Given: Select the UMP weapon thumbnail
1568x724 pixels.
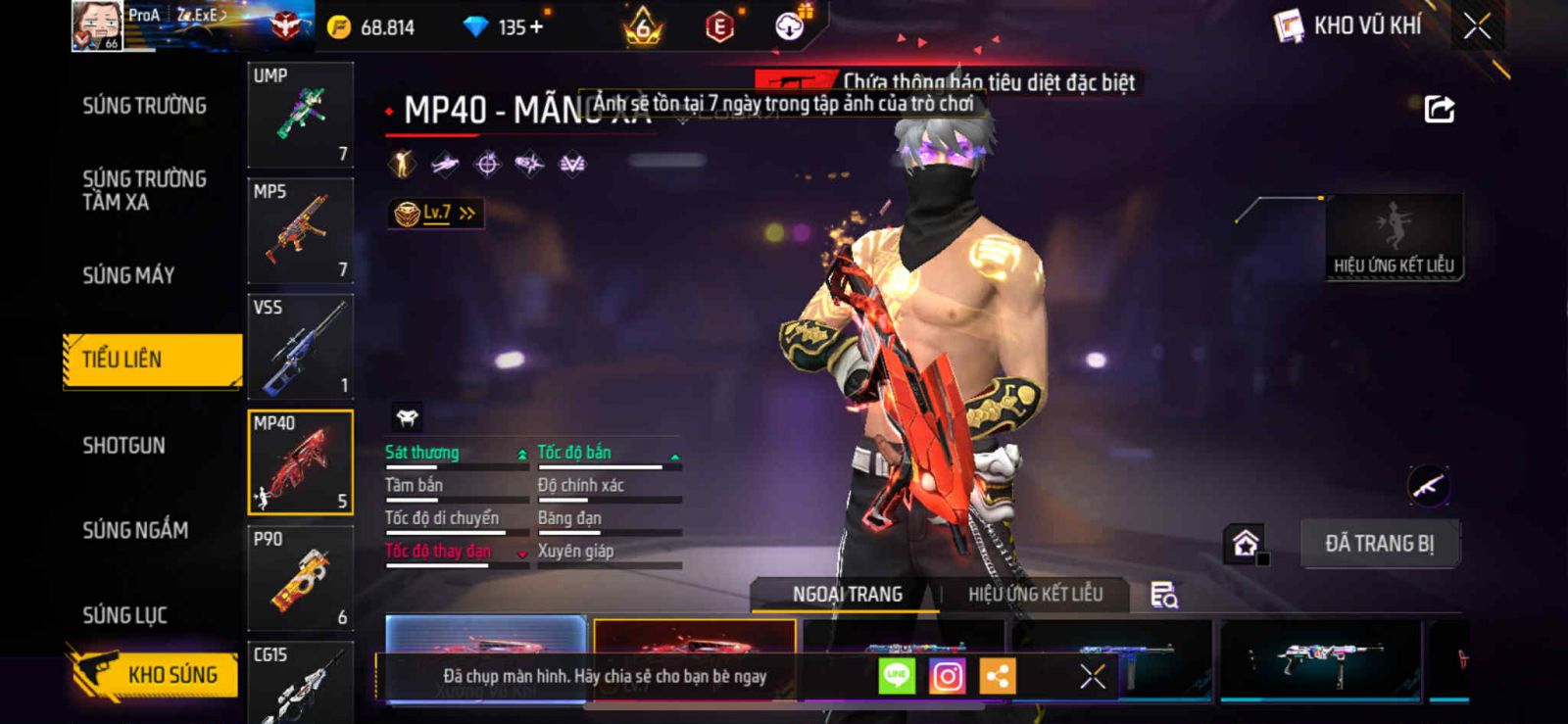Looking at the screenshot, I should click(300, 115).
